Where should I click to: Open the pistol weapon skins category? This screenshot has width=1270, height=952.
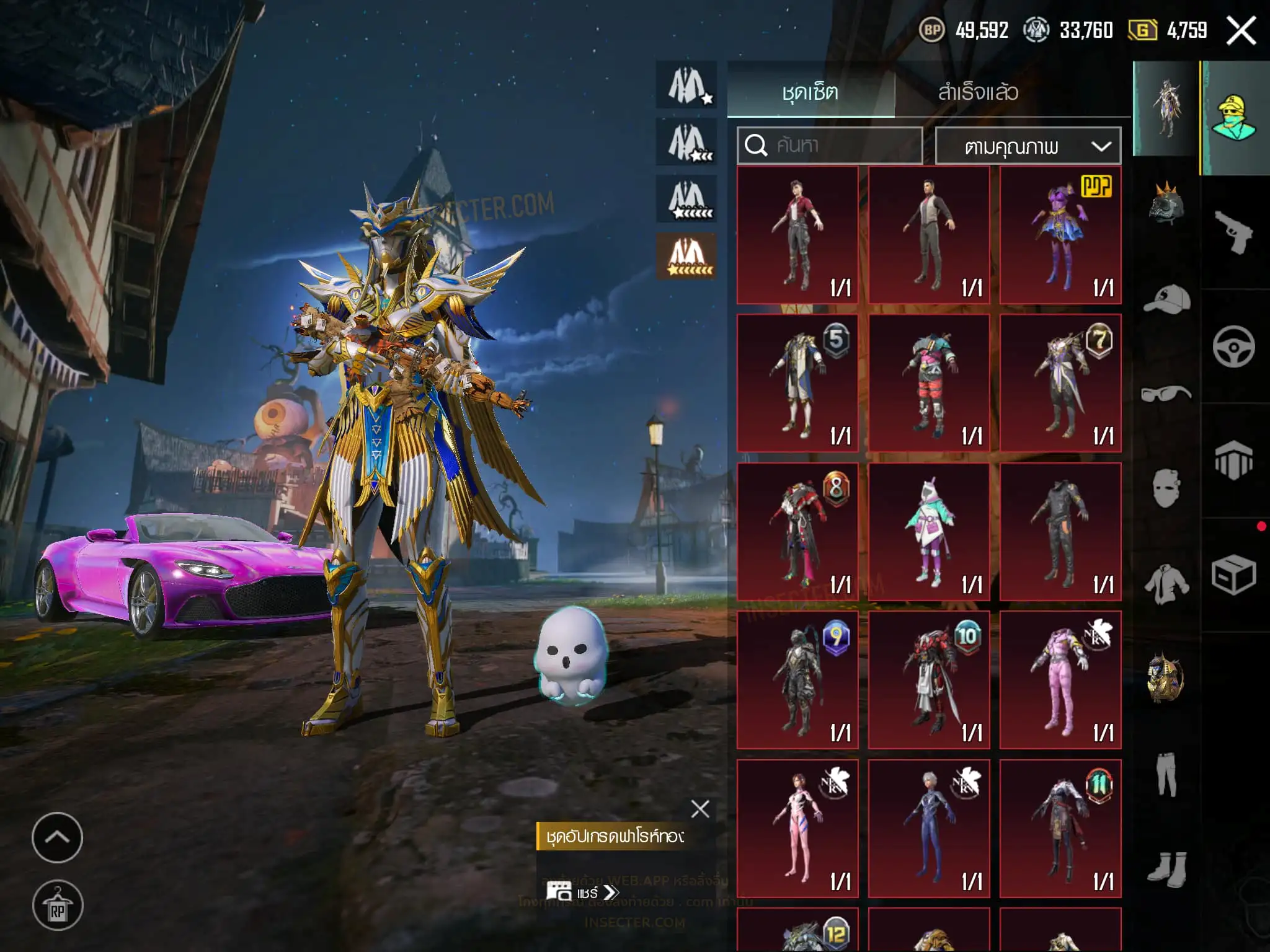coord(1233,232)
